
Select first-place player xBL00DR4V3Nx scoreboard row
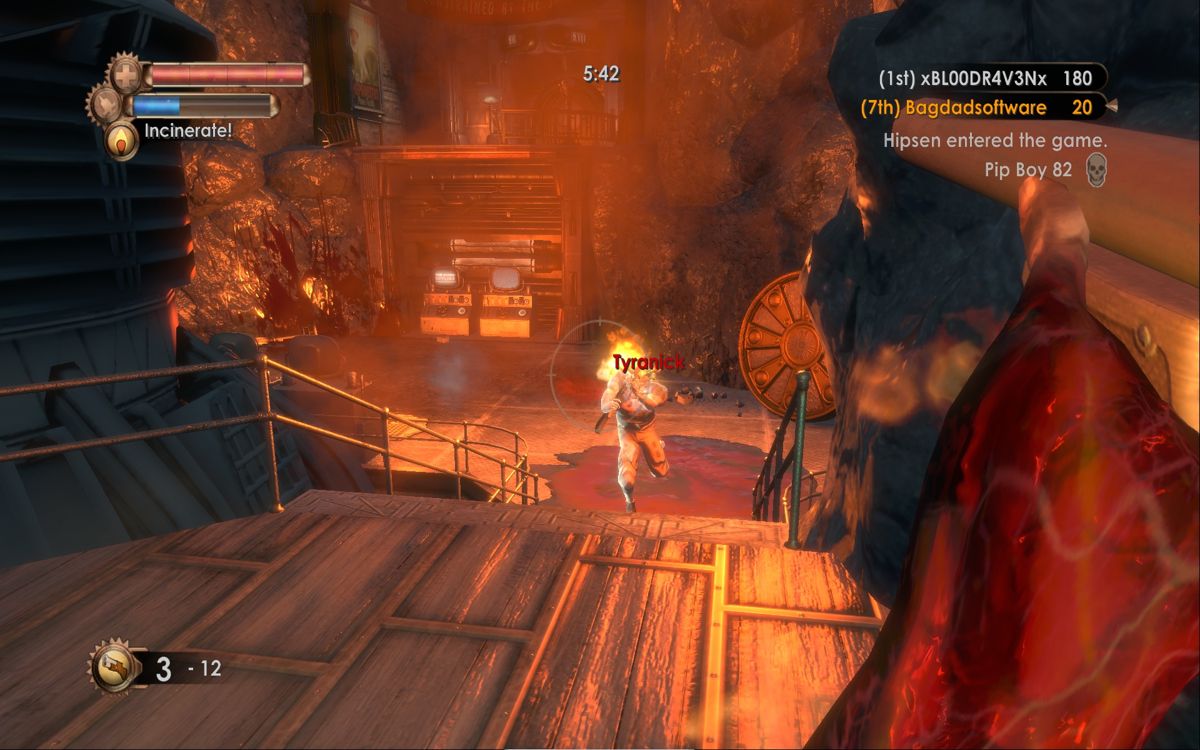985,78
